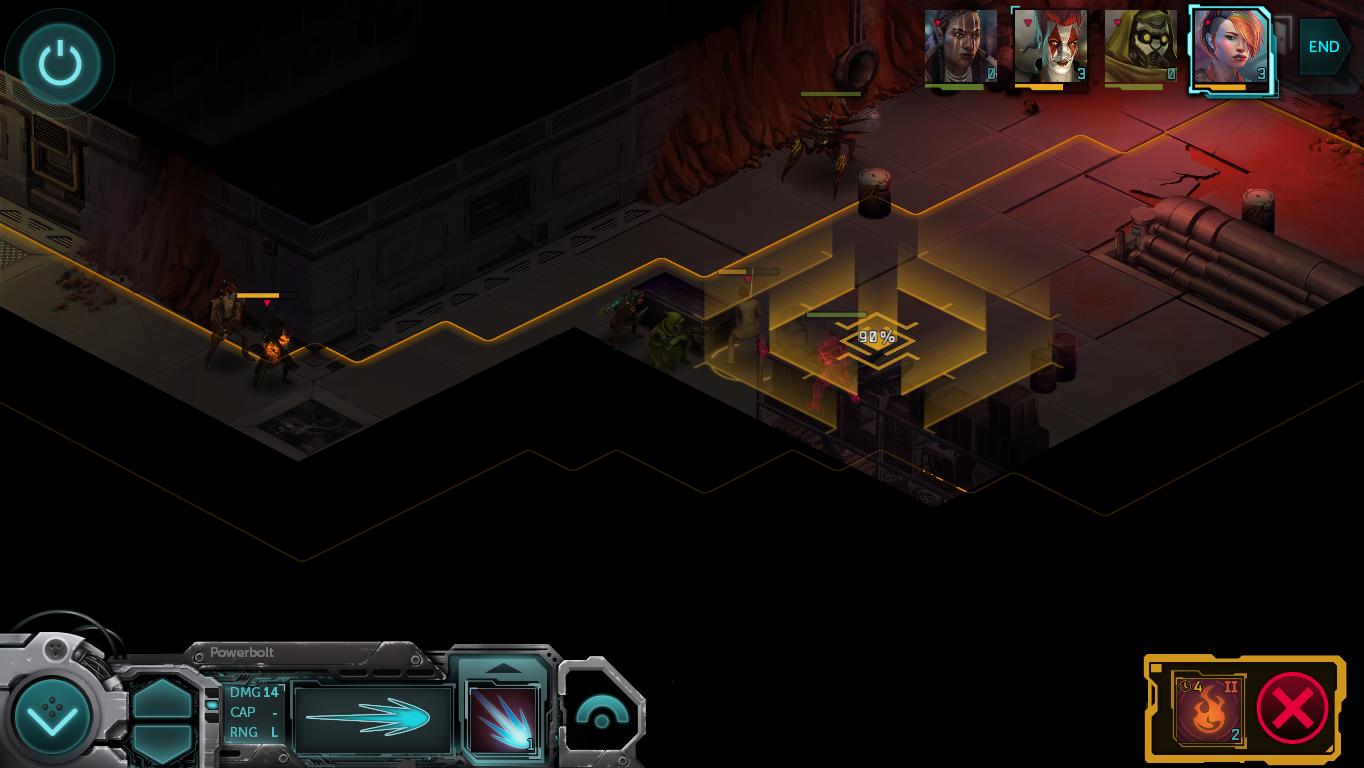The height and width of the screenshot is (768, 1364).
Task: Select the gas-masked hooded character portrait
Action: point(1140,48)
